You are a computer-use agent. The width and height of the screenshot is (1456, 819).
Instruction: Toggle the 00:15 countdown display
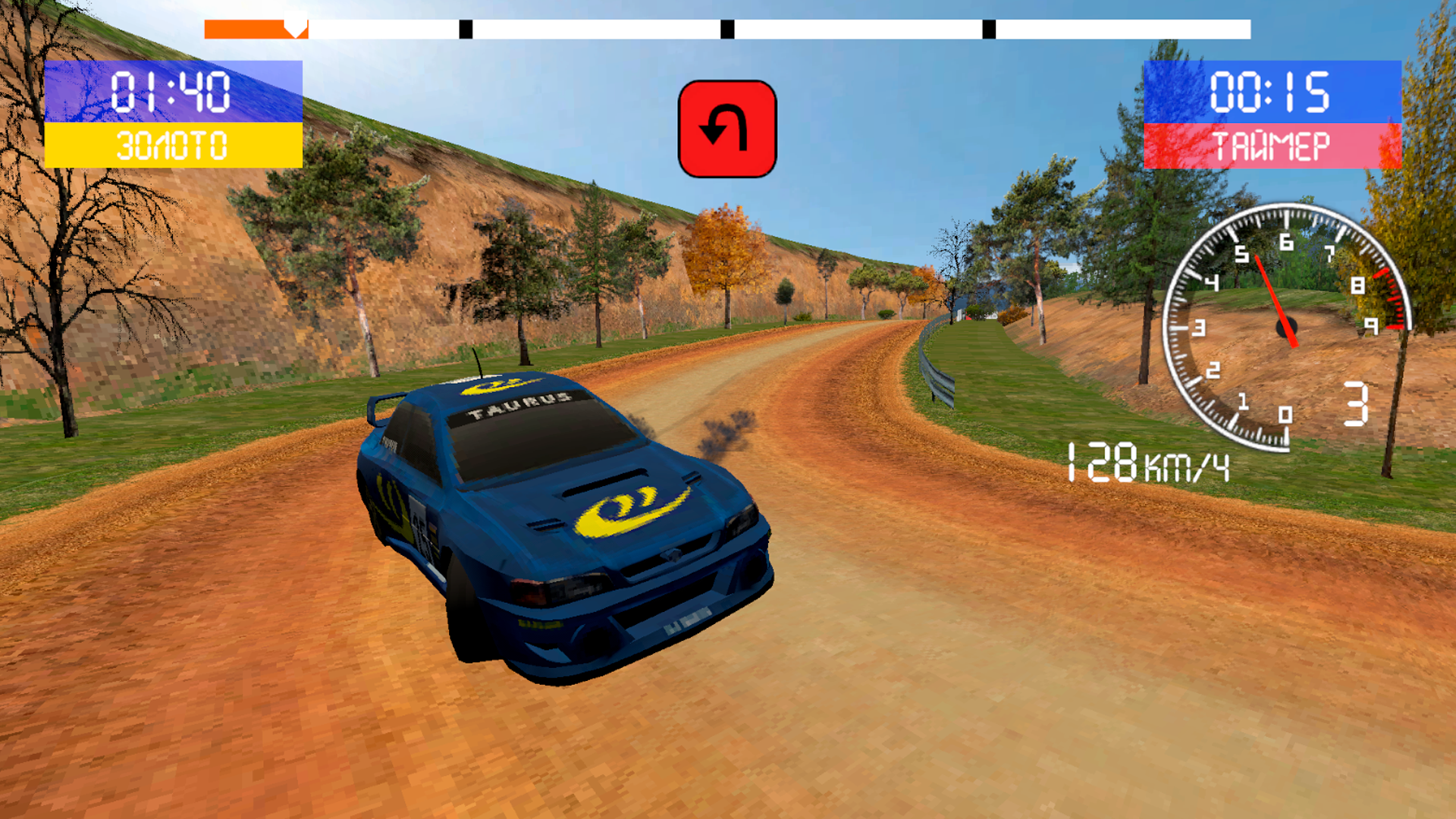1272,91
